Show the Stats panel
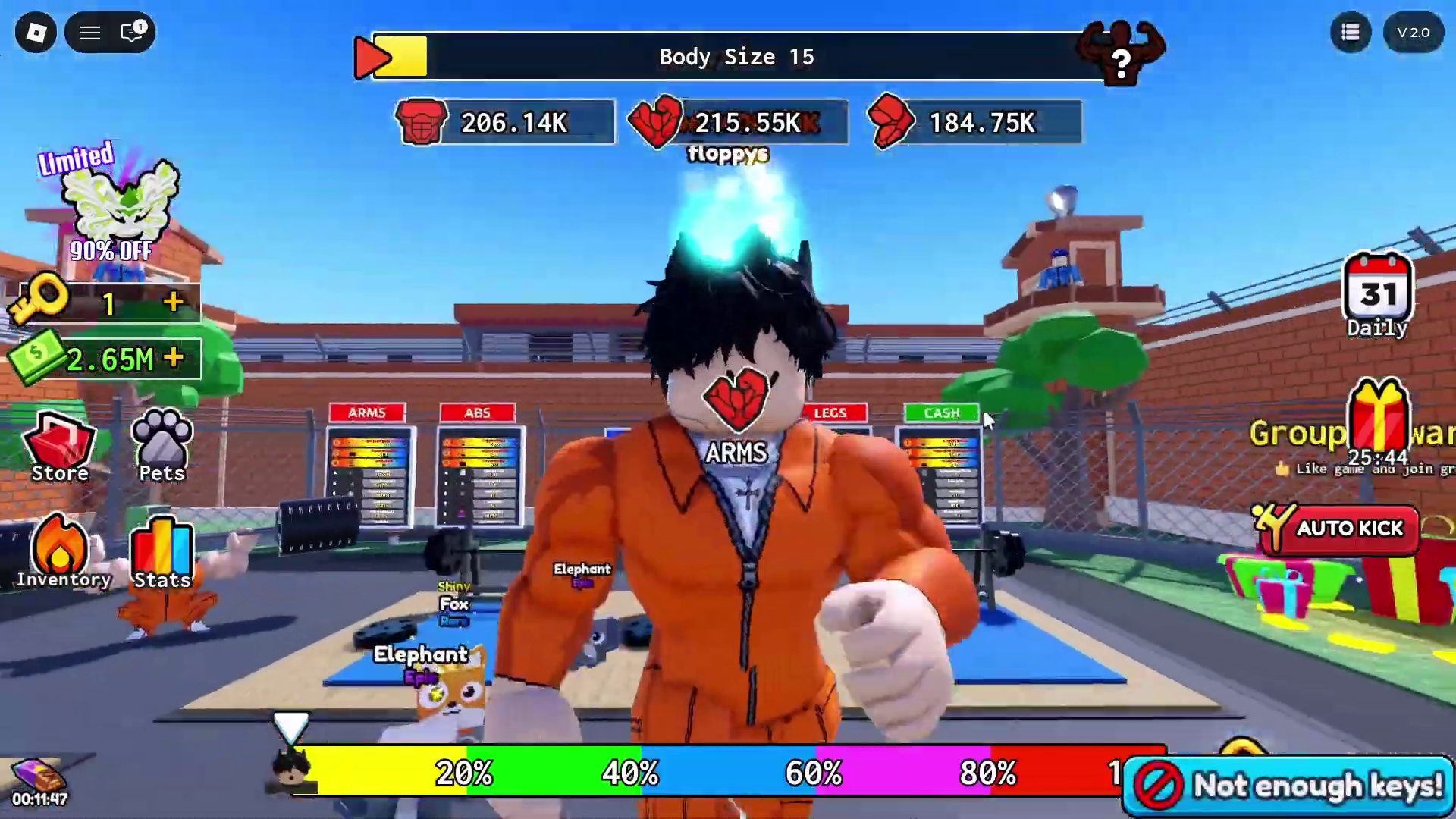This screenshot has width=1456, height=819. (x=162, y=554)
